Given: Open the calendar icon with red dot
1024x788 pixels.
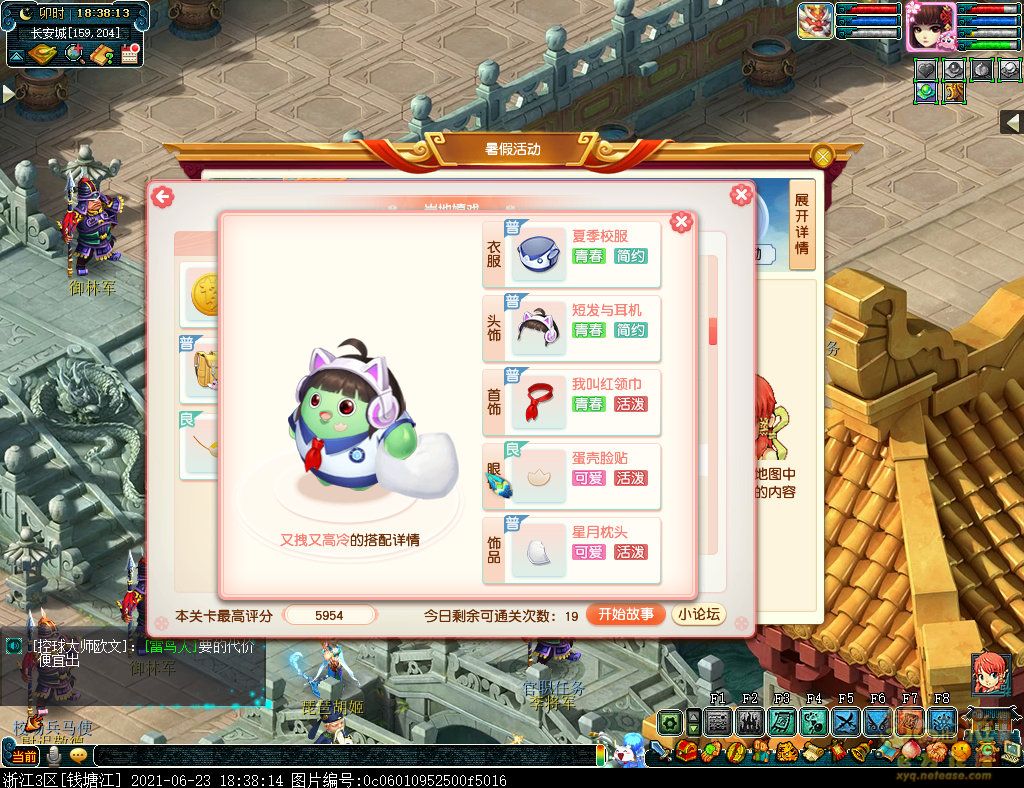Looking at the screenshot, I should pyautogui.click(x=129, y=54).
